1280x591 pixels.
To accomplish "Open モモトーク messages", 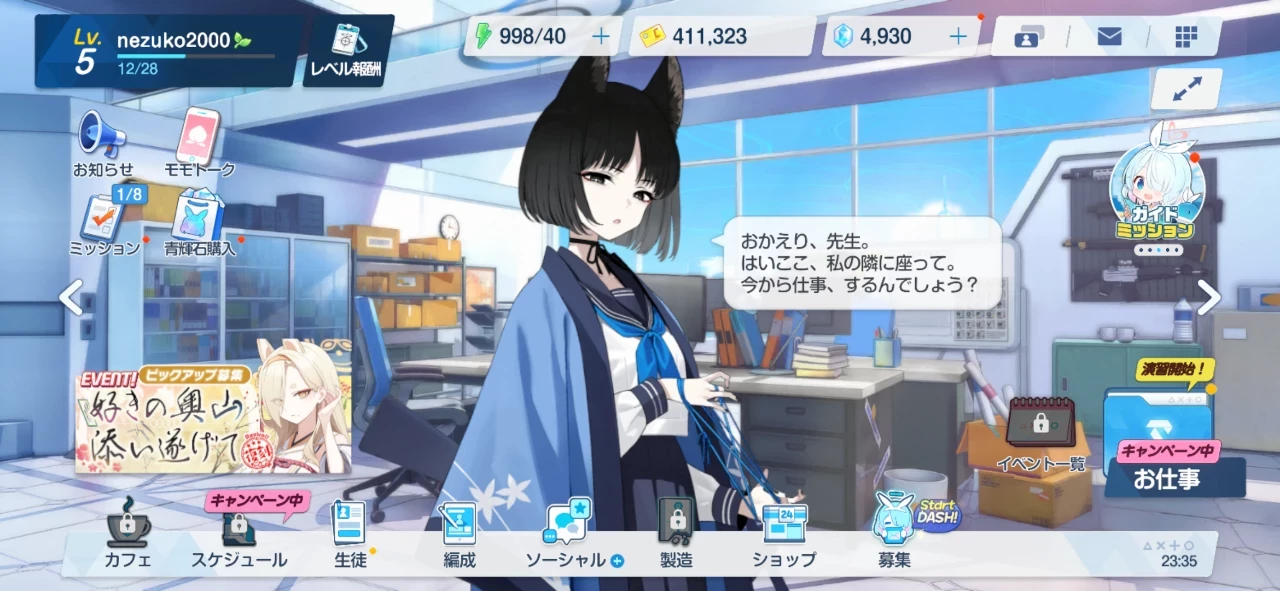I will [198, 143].
